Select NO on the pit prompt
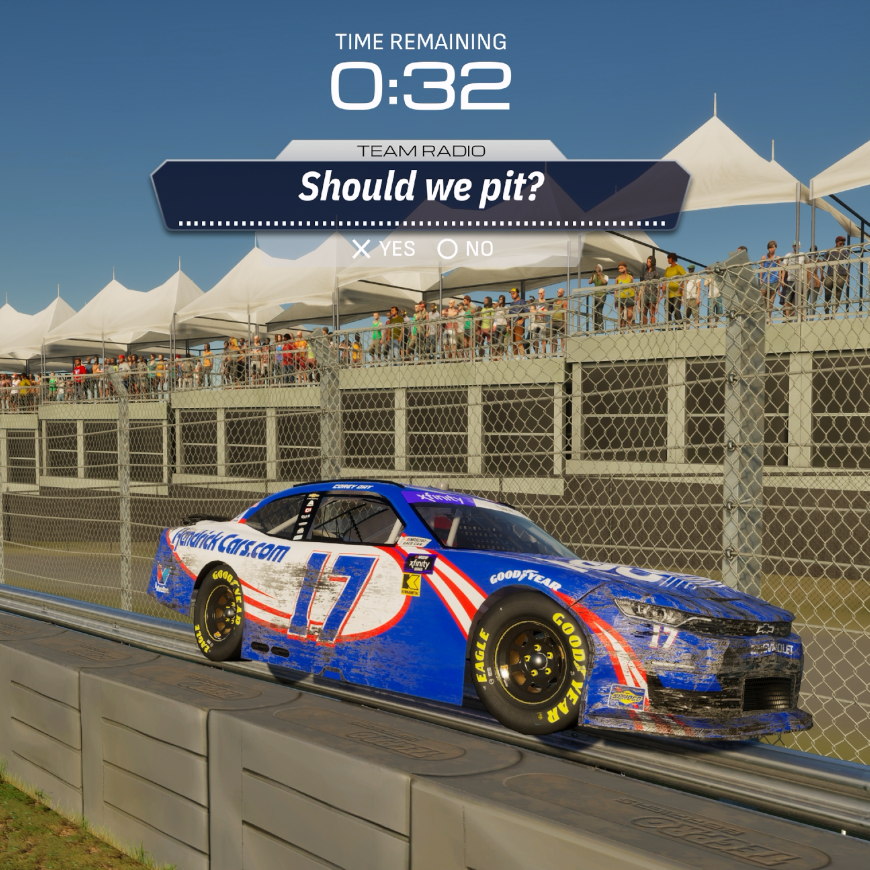This screenshot has height=870, width=870. pos(466,249)
